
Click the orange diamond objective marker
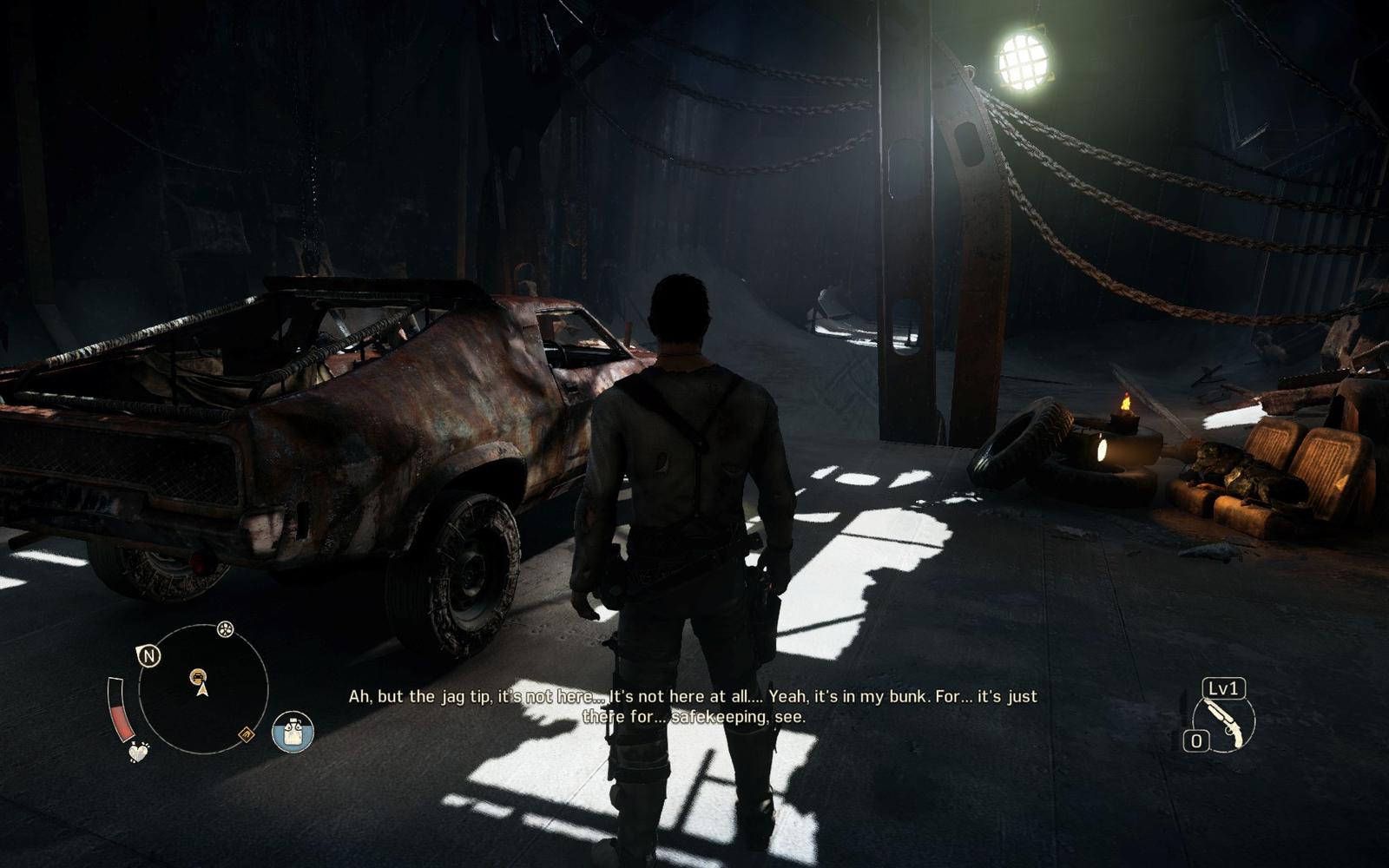click(247, 735)
